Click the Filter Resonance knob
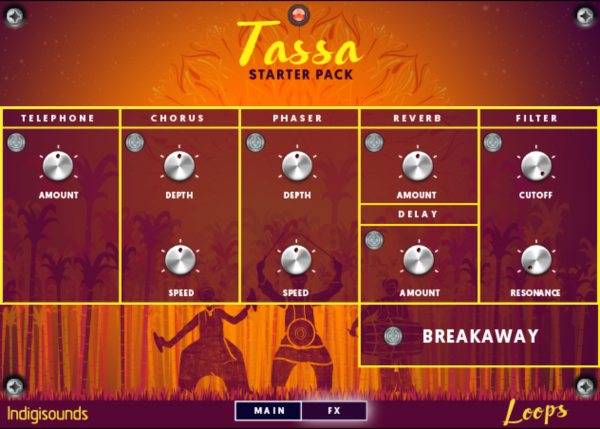 536,260
